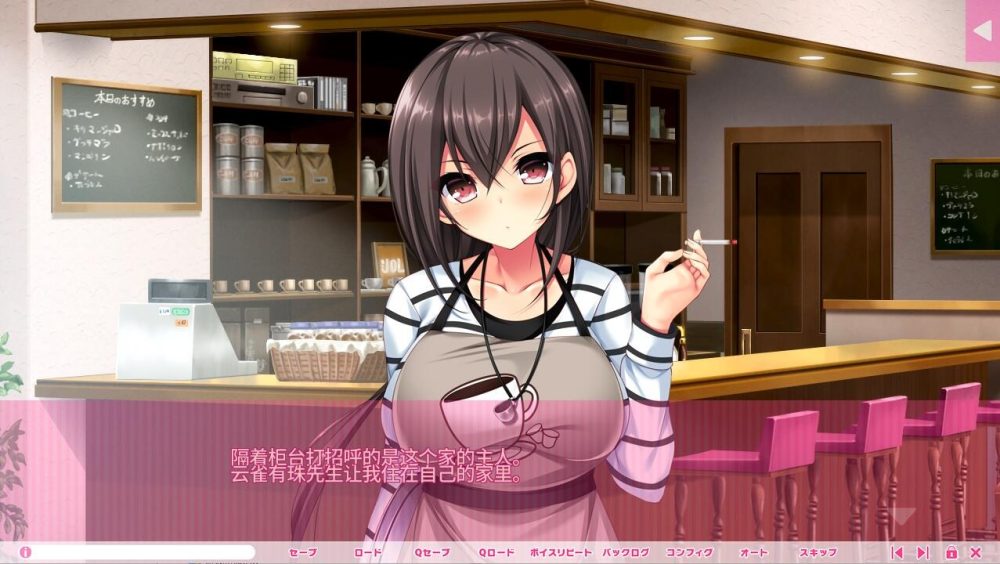Click the orange info icon at toolbar left
Viewport: 1000px width, 564px height.
tap(25, 552)
